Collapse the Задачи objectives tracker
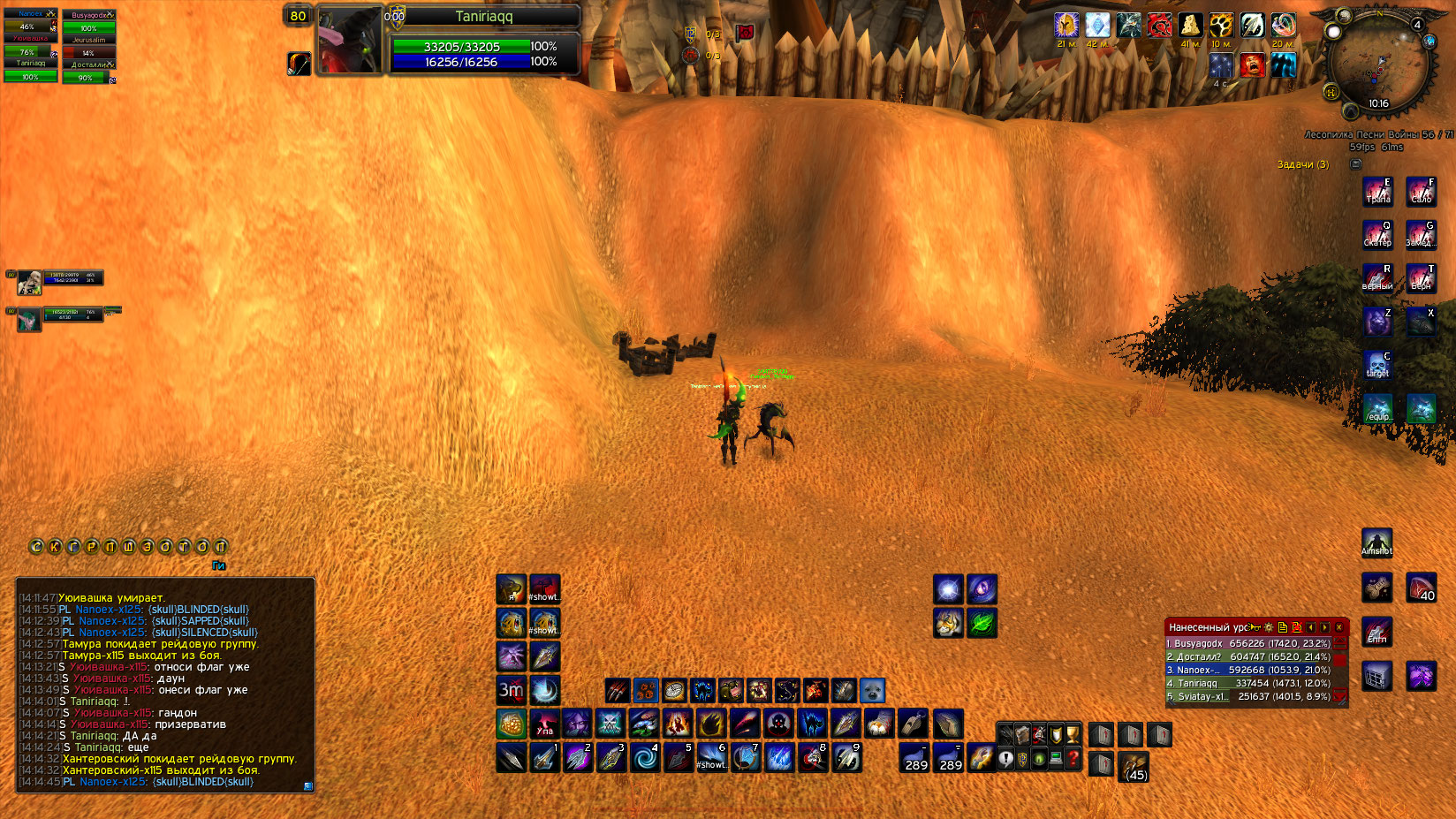This screenshot has height=819, width=1456. click(1356, 164)
